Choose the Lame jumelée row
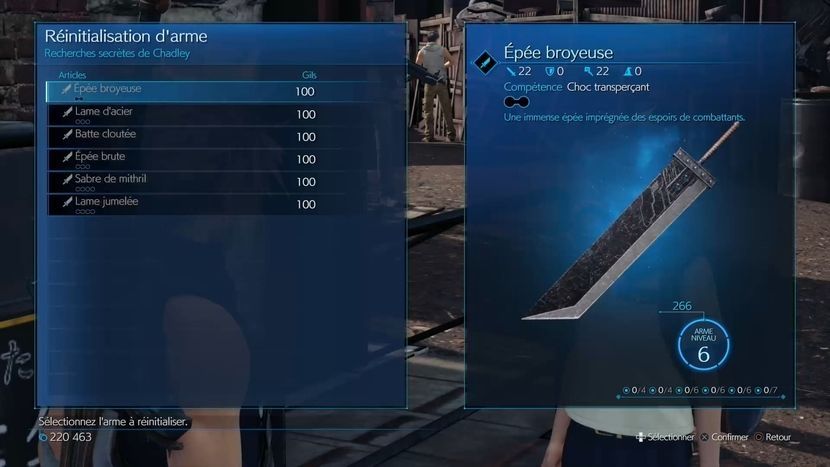Viewport: 830px width, 467px height. tap(180, 204)
